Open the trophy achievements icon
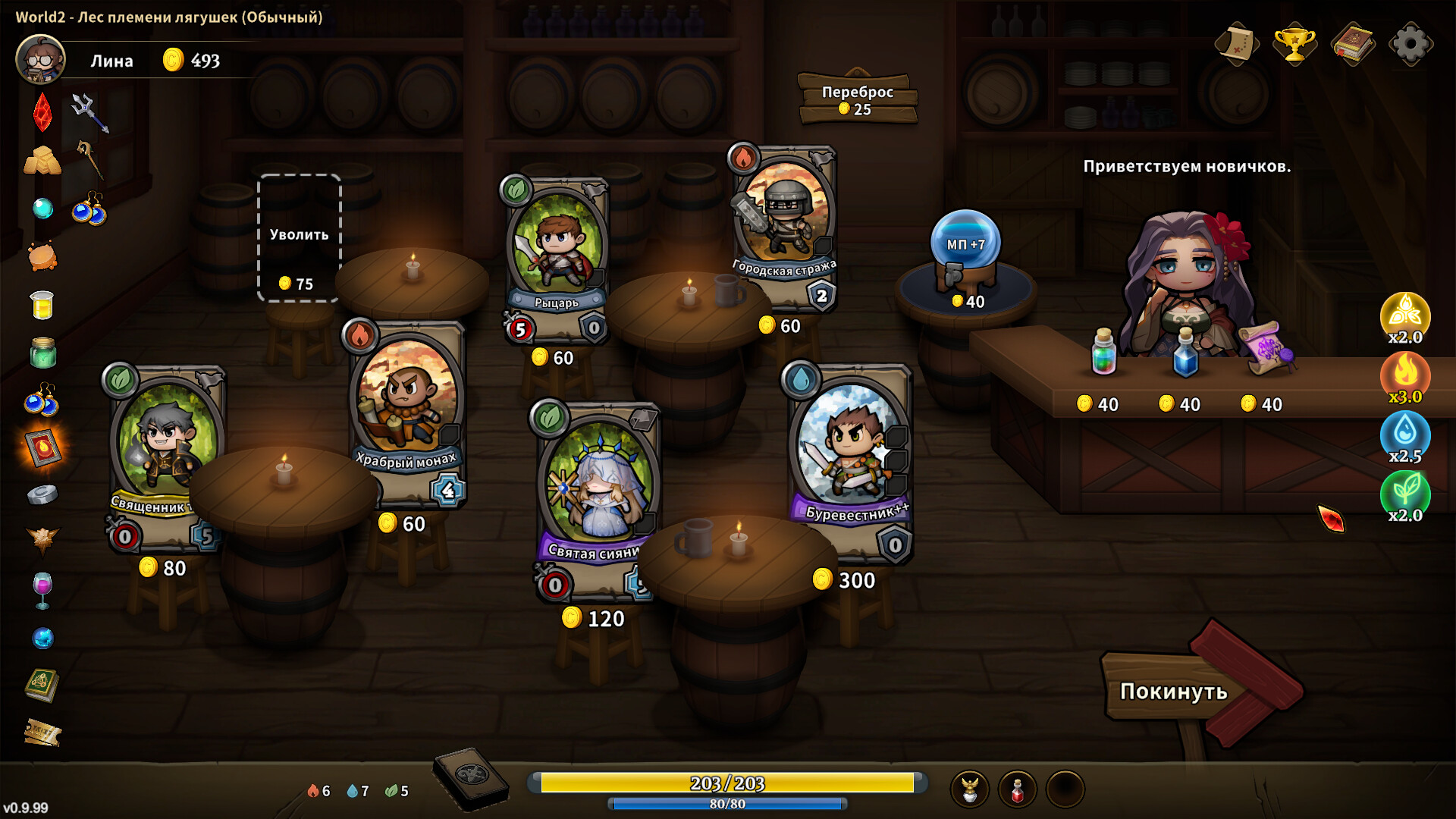This screenshot has height=819, width=1456. [1294, 45]
